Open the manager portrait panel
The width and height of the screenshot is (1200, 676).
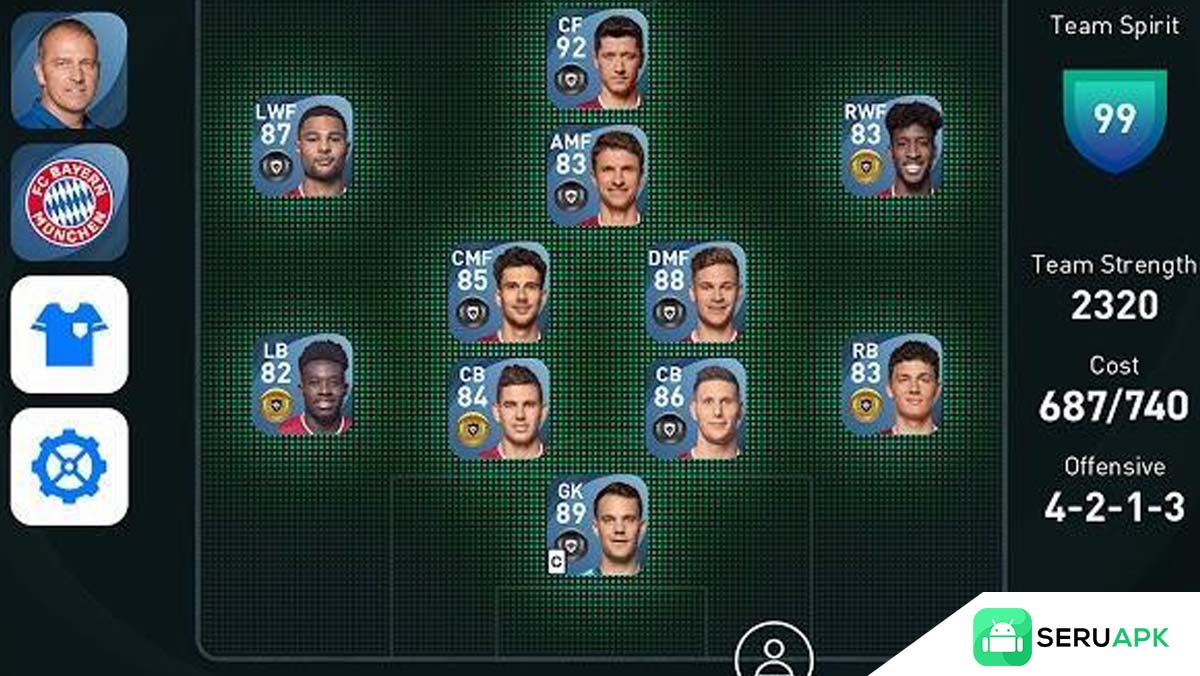[x=69, y=70]
